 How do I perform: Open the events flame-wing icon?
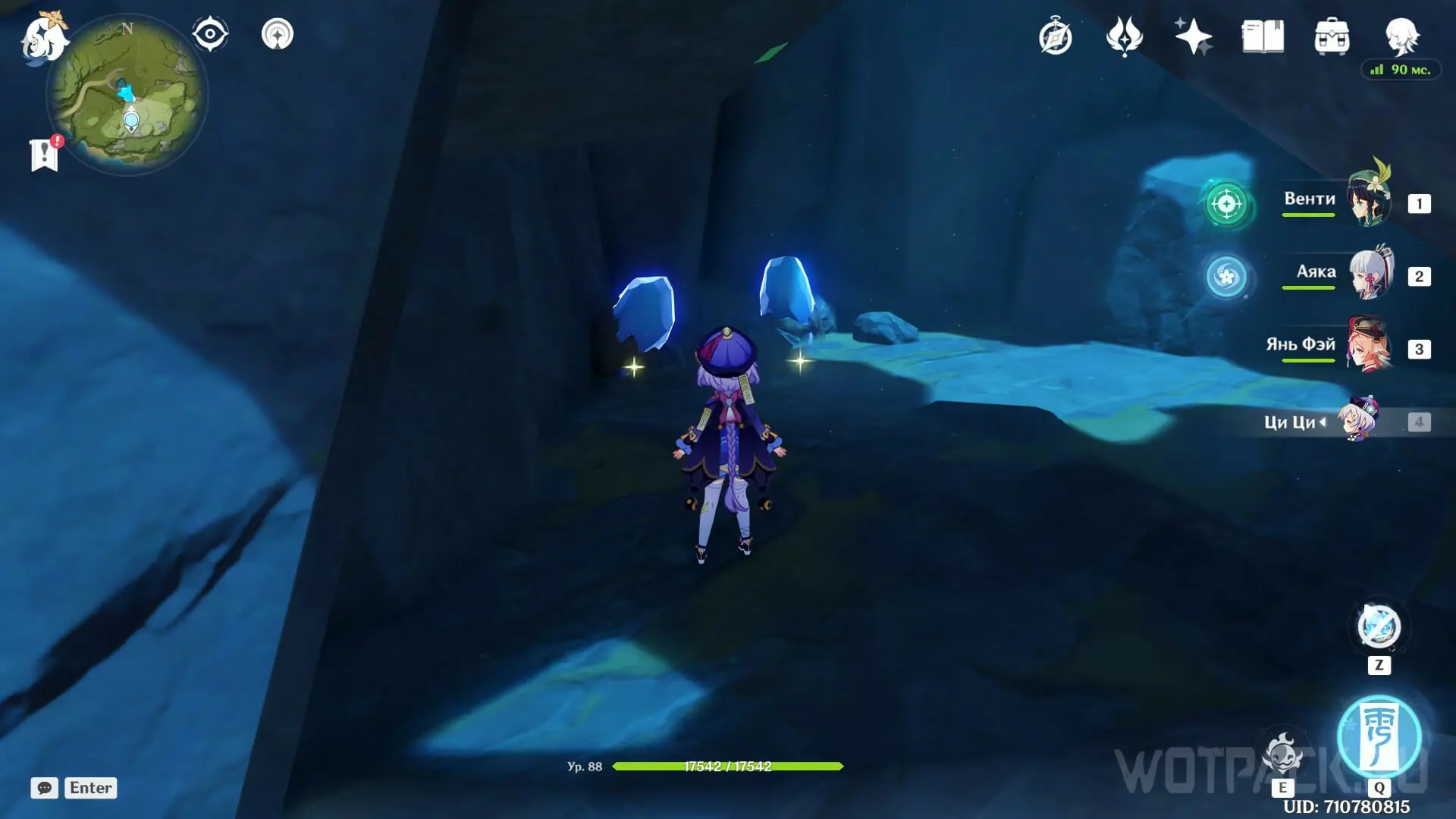[1124, 36]
